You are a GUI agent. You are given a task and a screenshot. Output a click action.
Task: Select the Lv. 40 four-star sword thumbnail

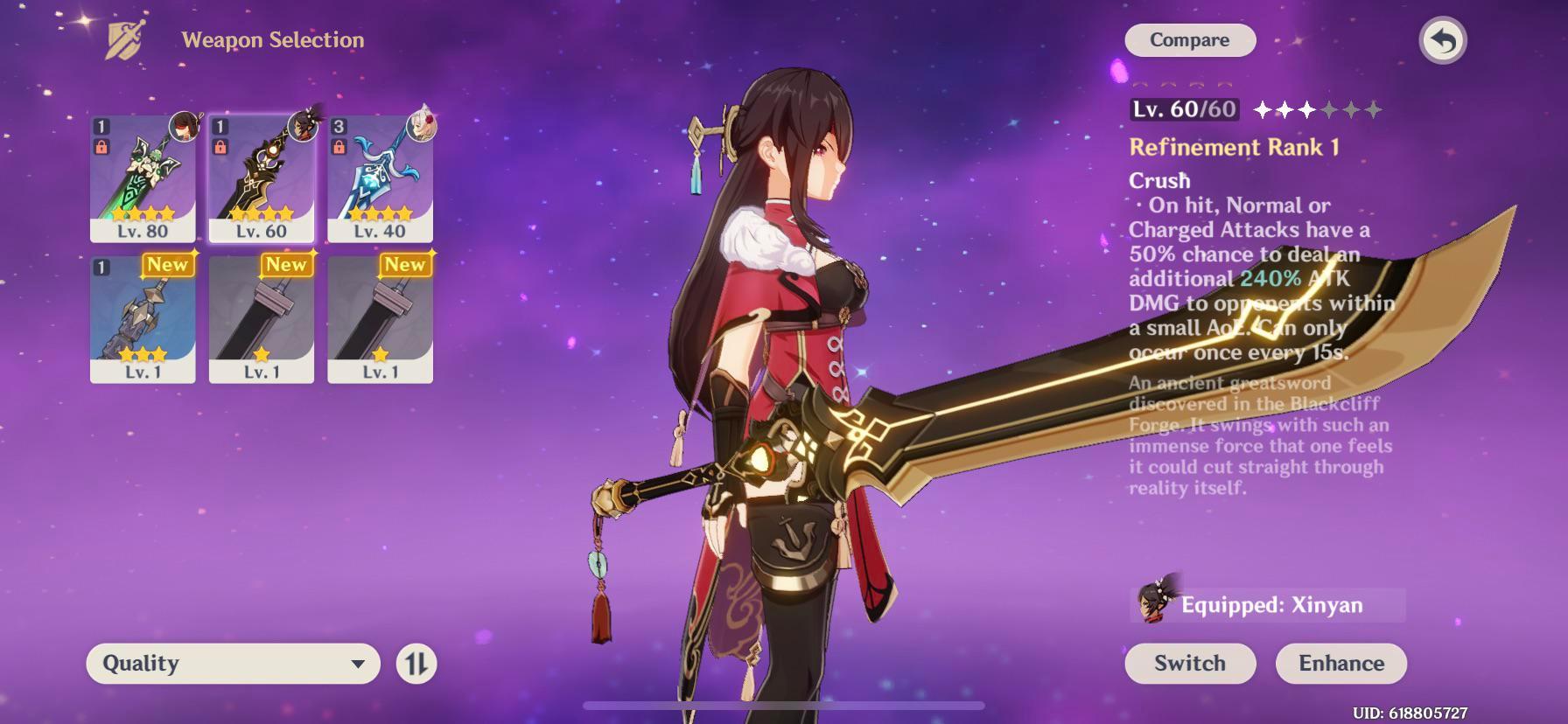[380, 175]
